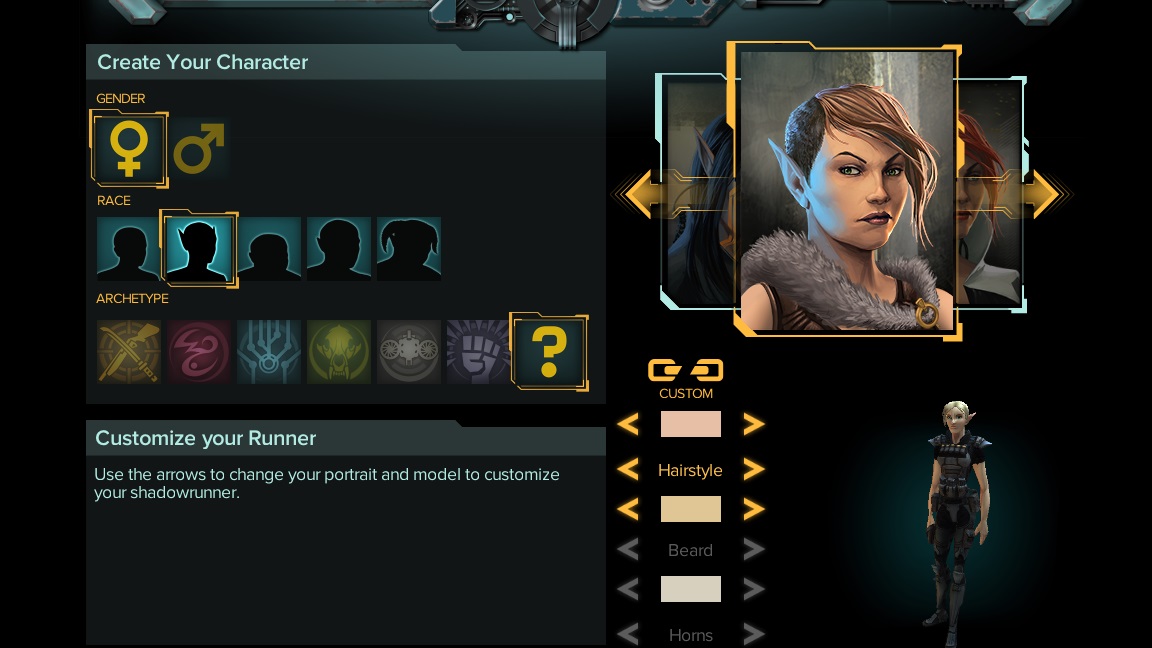Choose the Street Samurai sword-and-gun archetype
1152x648 pixels.
tap(129, 351)
